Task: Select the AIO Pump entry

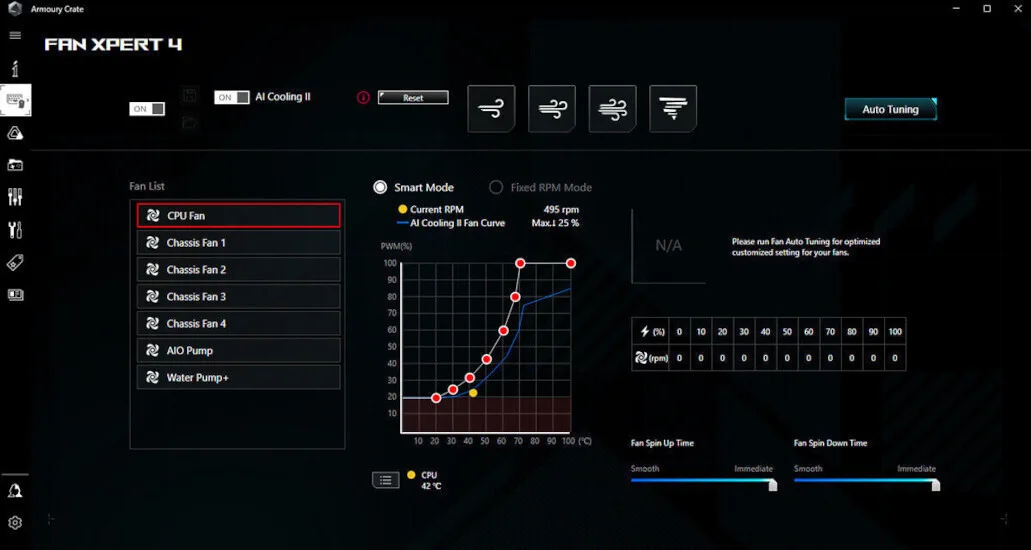Action: click(x=239, y=350)
